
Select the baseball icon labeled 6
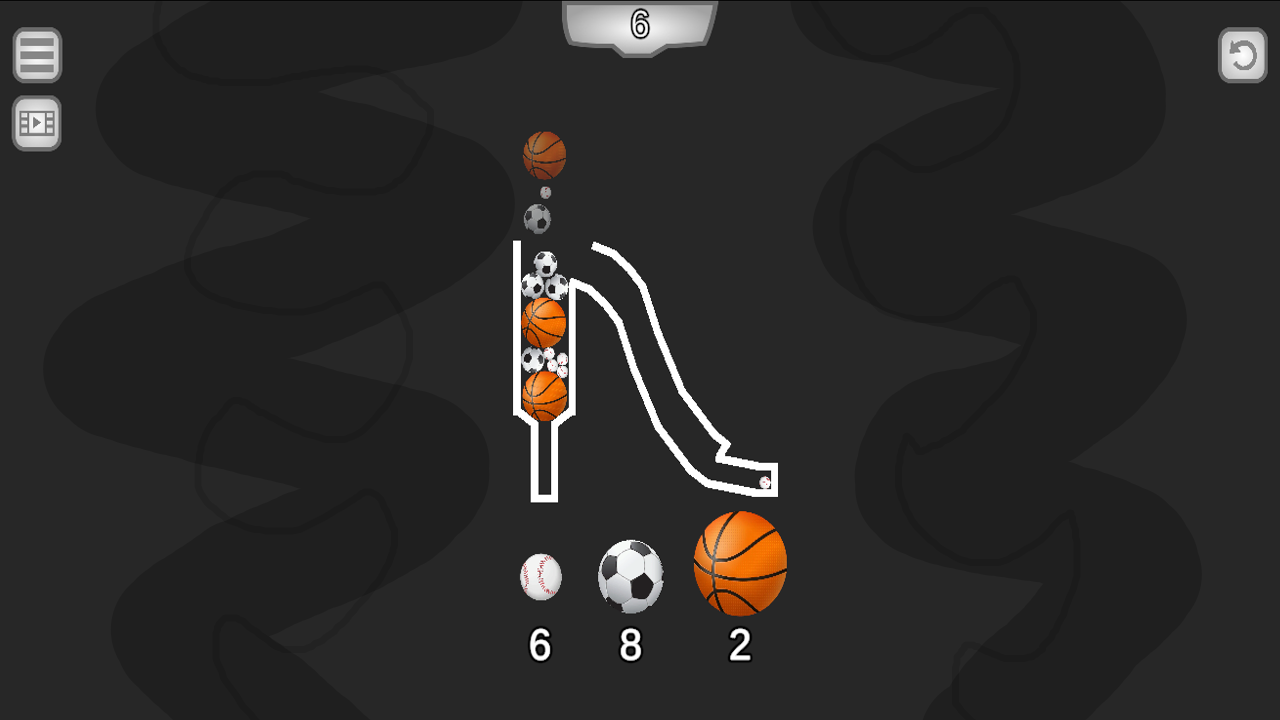pyautogui.click(x=539, y=578)
